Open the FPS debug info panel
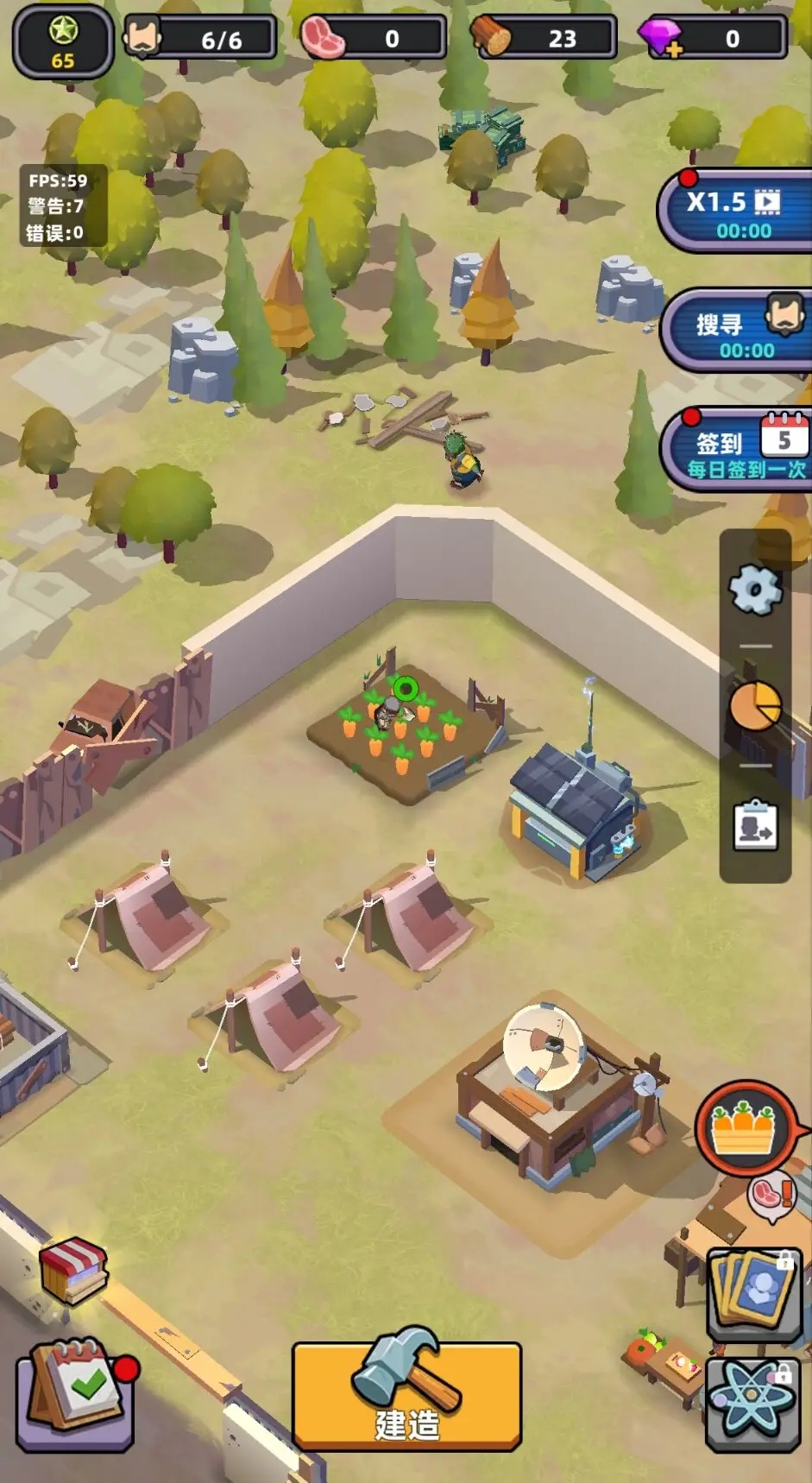The width and height of the screenshot is (812, 1483). point(57,205)
